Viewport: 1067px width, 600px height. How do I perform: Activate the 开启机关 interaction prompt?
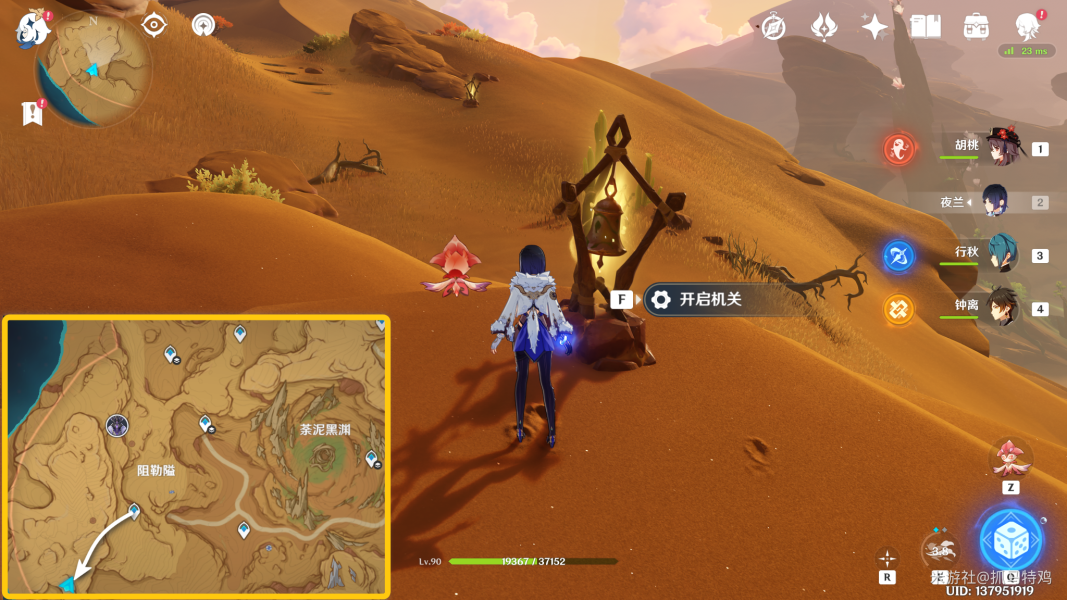point(696,299)
